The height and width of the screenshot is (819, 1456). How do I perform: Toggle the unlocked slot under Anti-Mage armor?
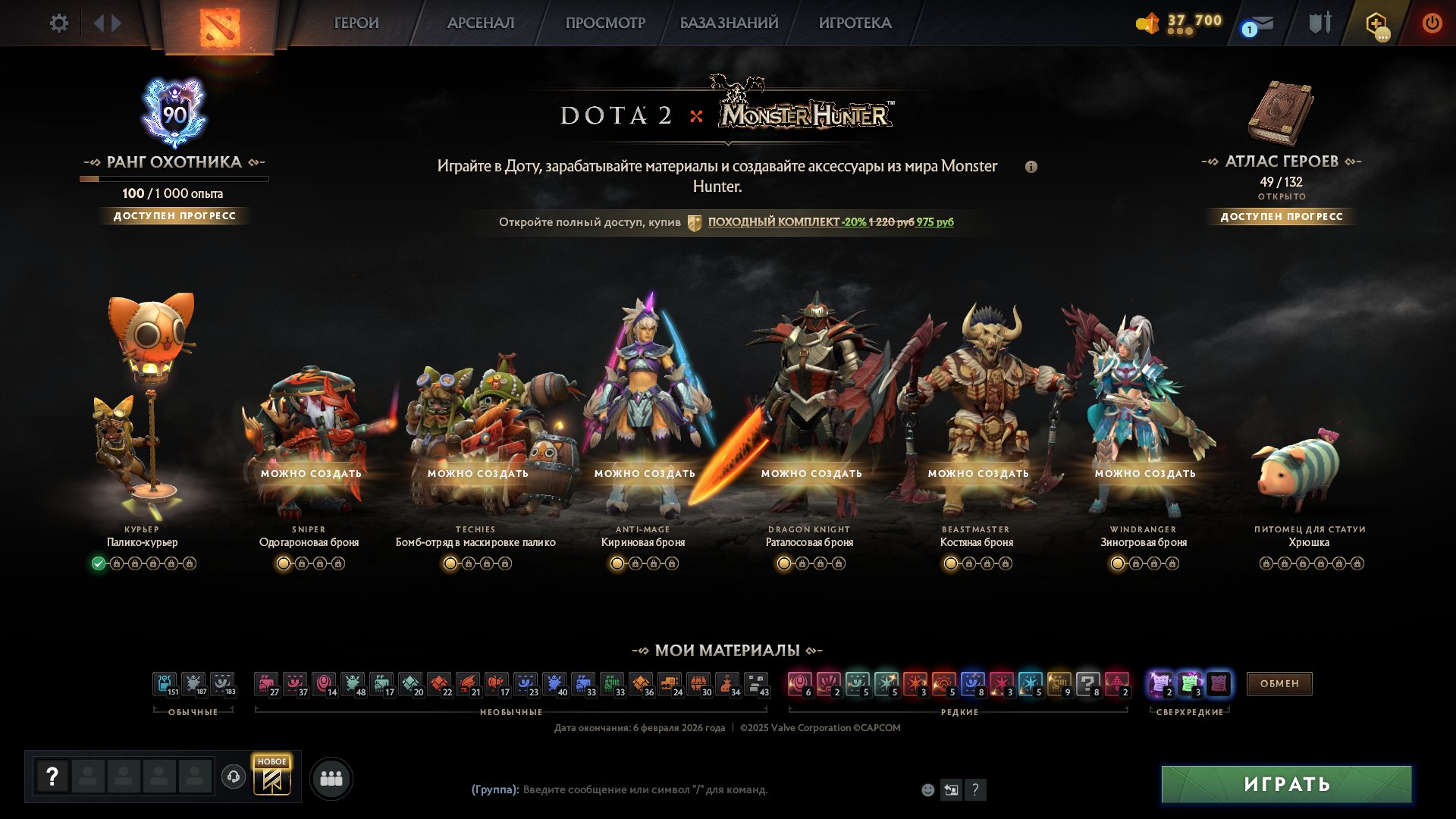pos(617,563)
